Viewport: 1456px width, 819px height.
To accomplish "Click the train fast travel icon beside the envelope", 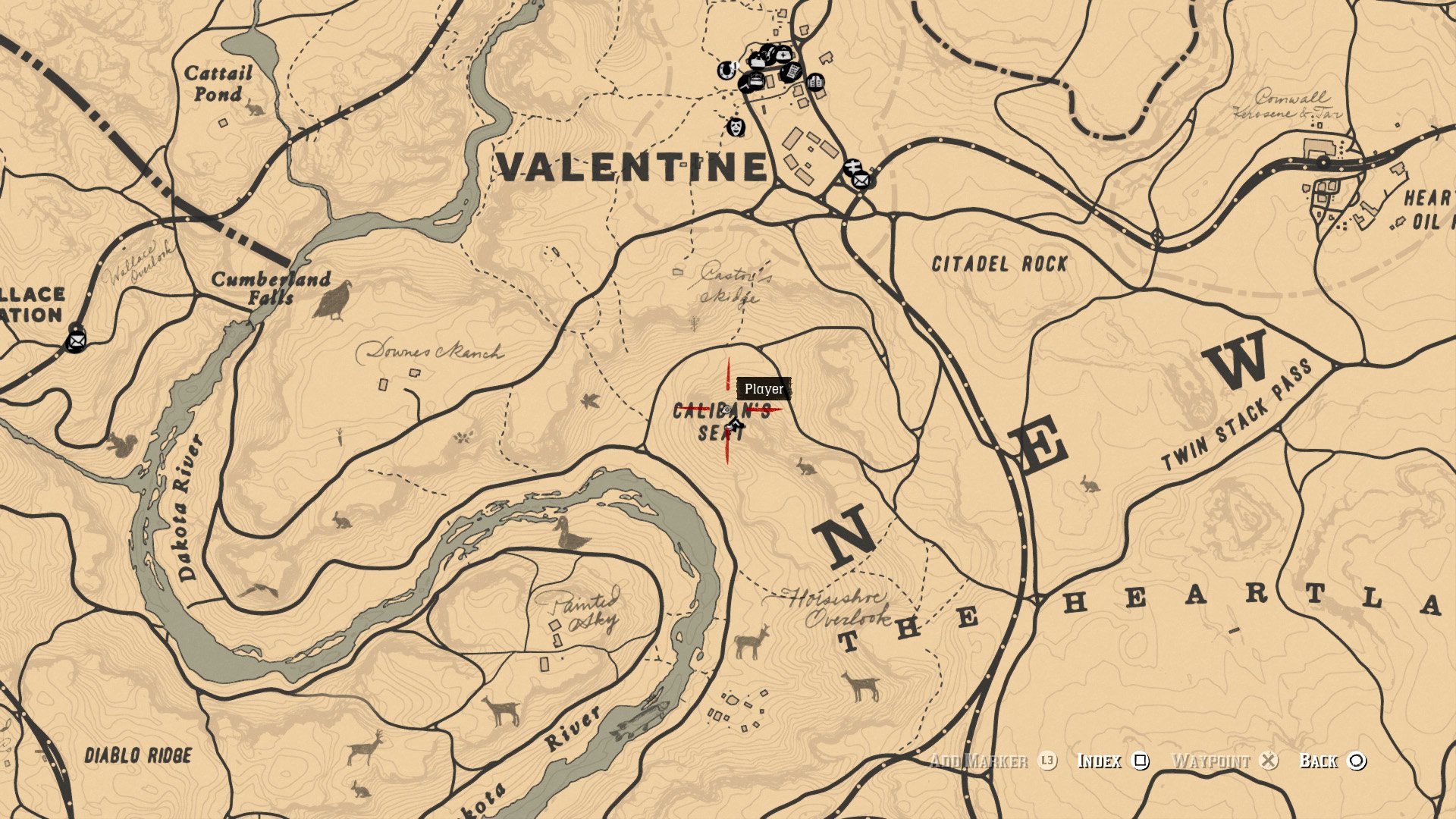I will [852, 165].
